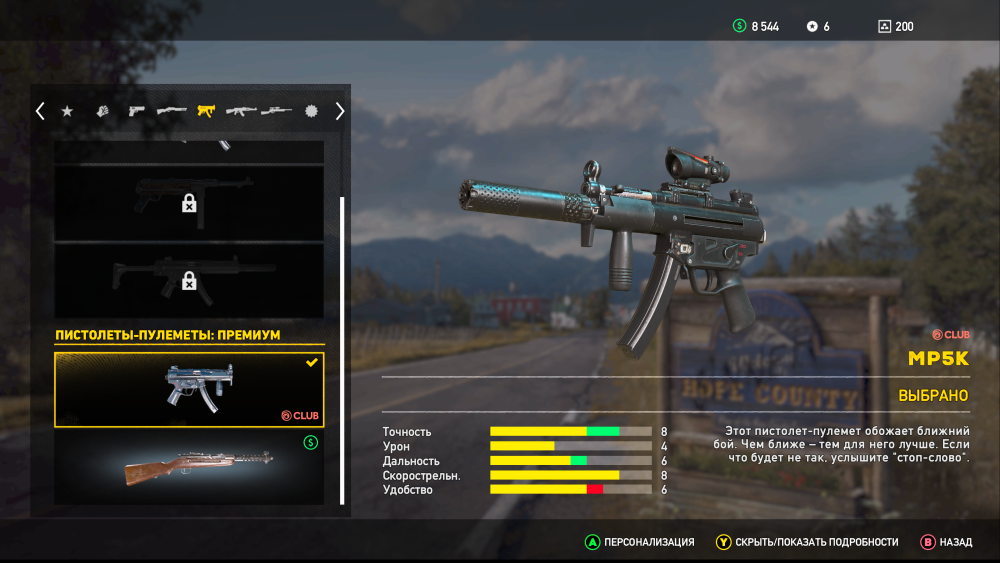Click the weapon list scrollbar
The image size is (1000, 563).
(x=342, y=350)
